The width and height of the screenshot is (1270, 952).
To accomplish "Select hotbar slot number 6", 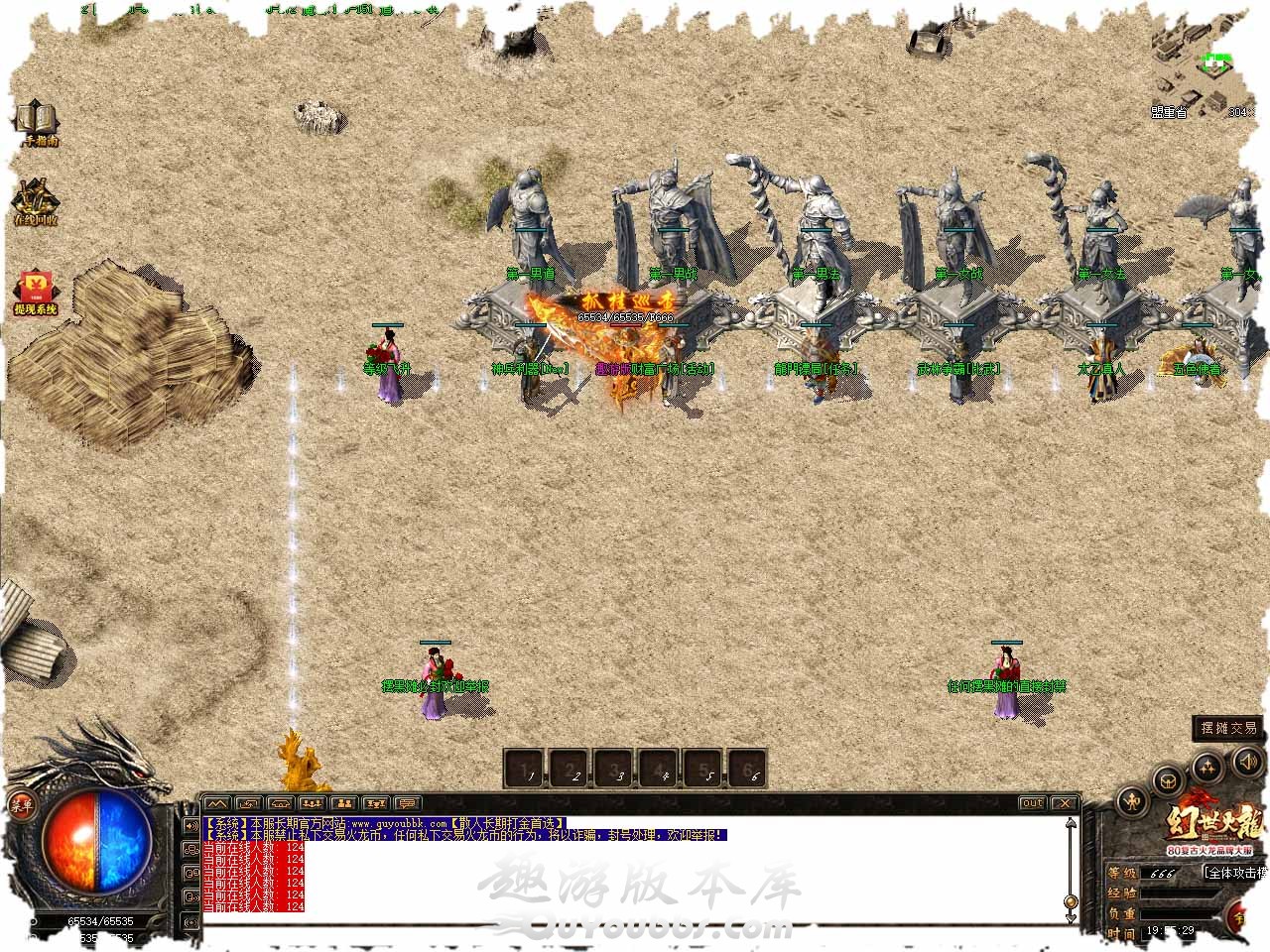I will point(752,769).
